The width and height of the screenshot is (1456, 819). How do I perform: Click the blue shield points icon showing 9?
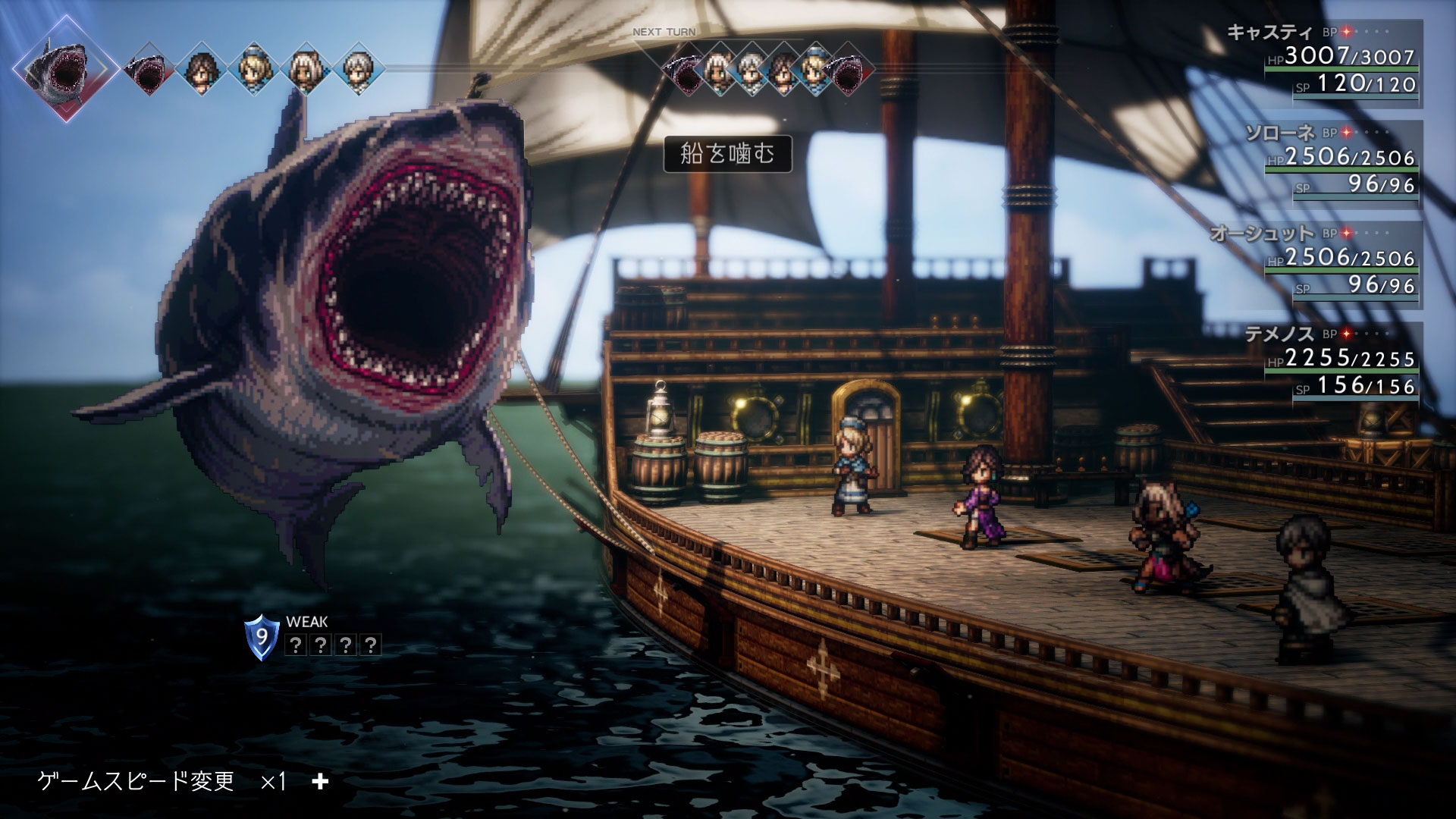point(261,637)
